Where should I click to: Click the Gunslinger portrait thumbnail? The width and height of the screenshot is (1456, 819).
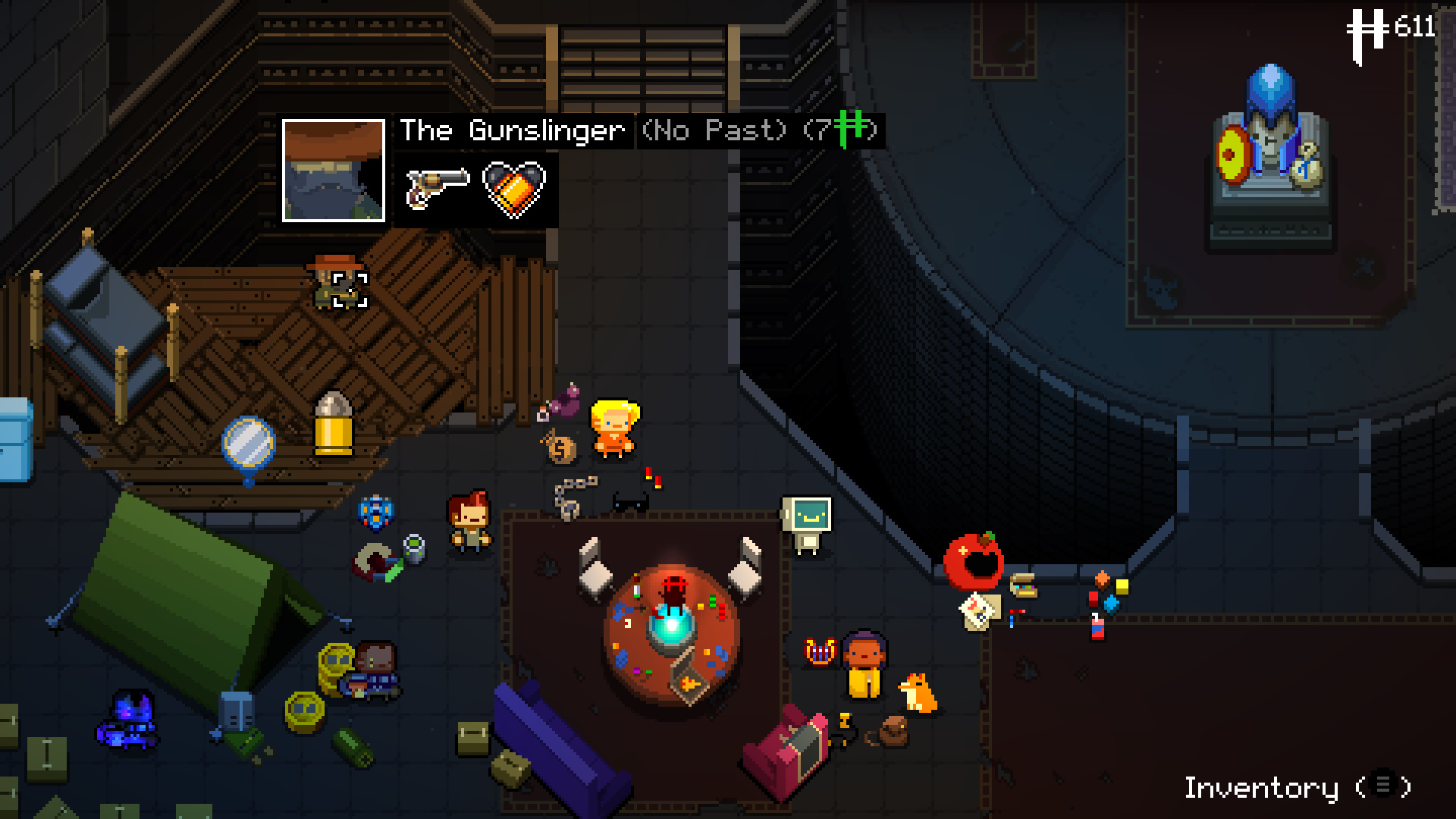click(x=334, y=171)
